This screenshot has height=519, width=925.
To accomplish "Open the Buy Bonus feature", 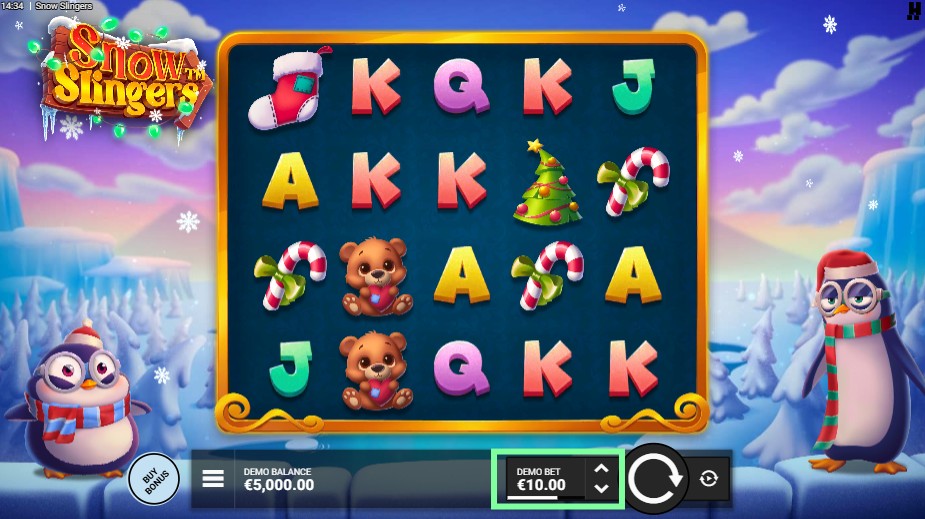I will [154, 479].
